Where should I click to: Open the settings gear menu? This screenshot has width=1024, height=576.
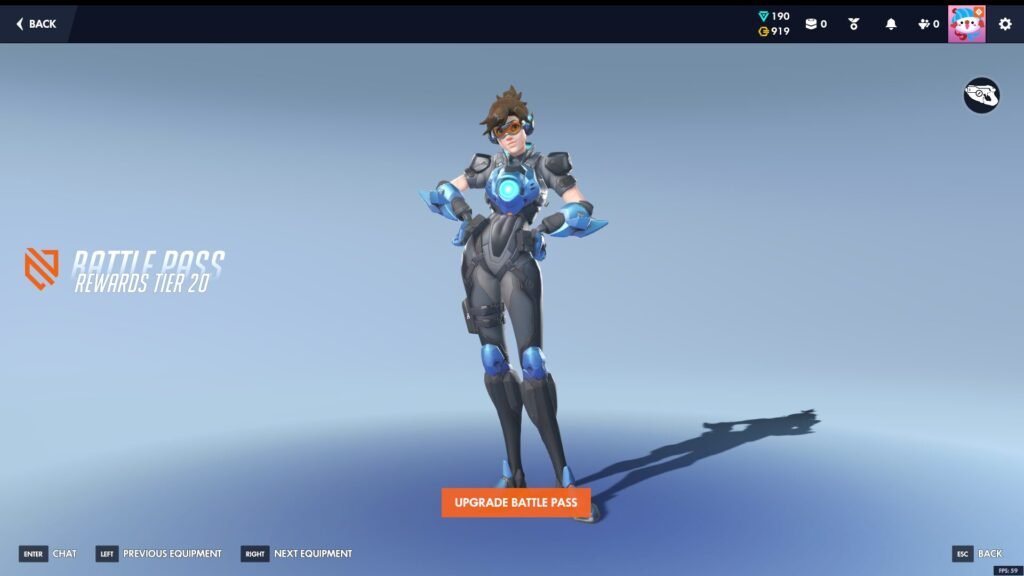(1005, 24)
